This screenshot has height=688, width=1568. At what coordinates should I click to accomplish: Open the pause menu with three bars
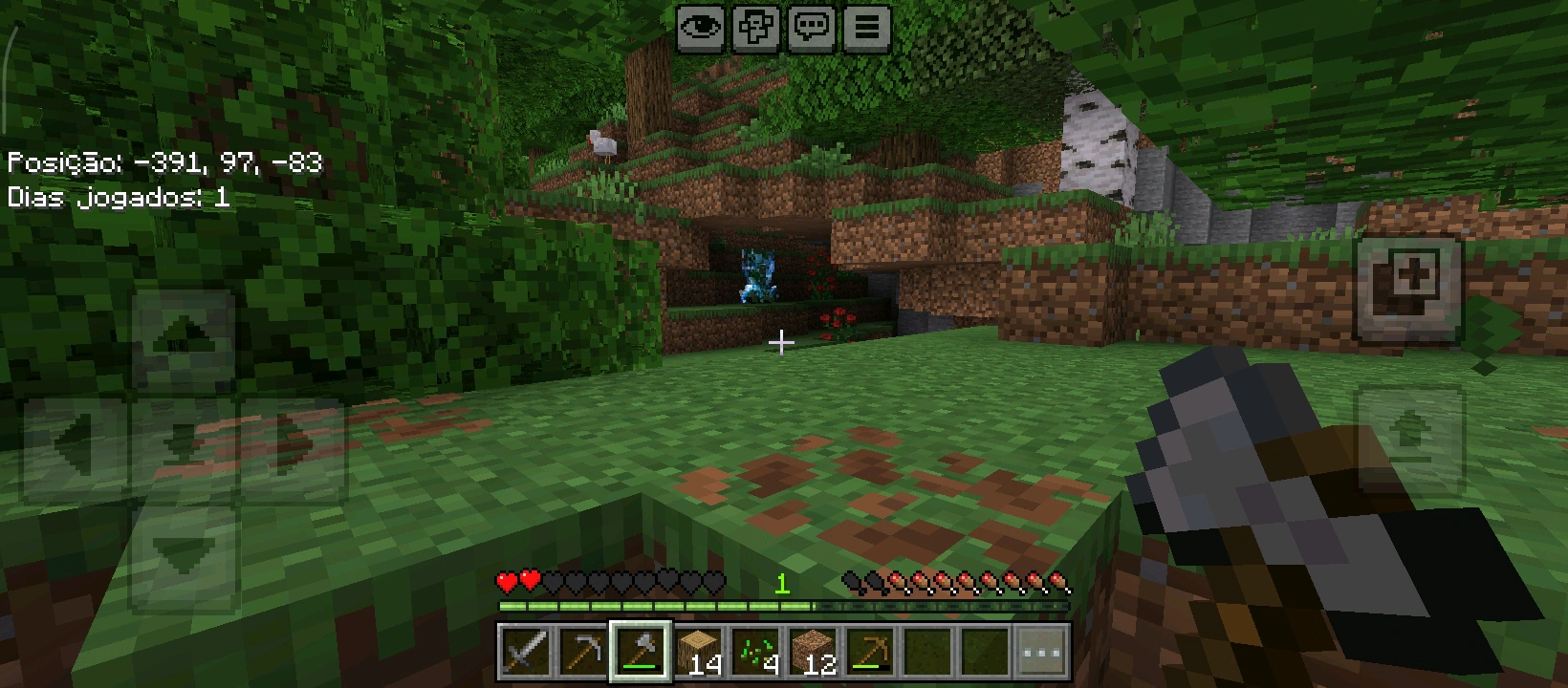coord(866,28)
